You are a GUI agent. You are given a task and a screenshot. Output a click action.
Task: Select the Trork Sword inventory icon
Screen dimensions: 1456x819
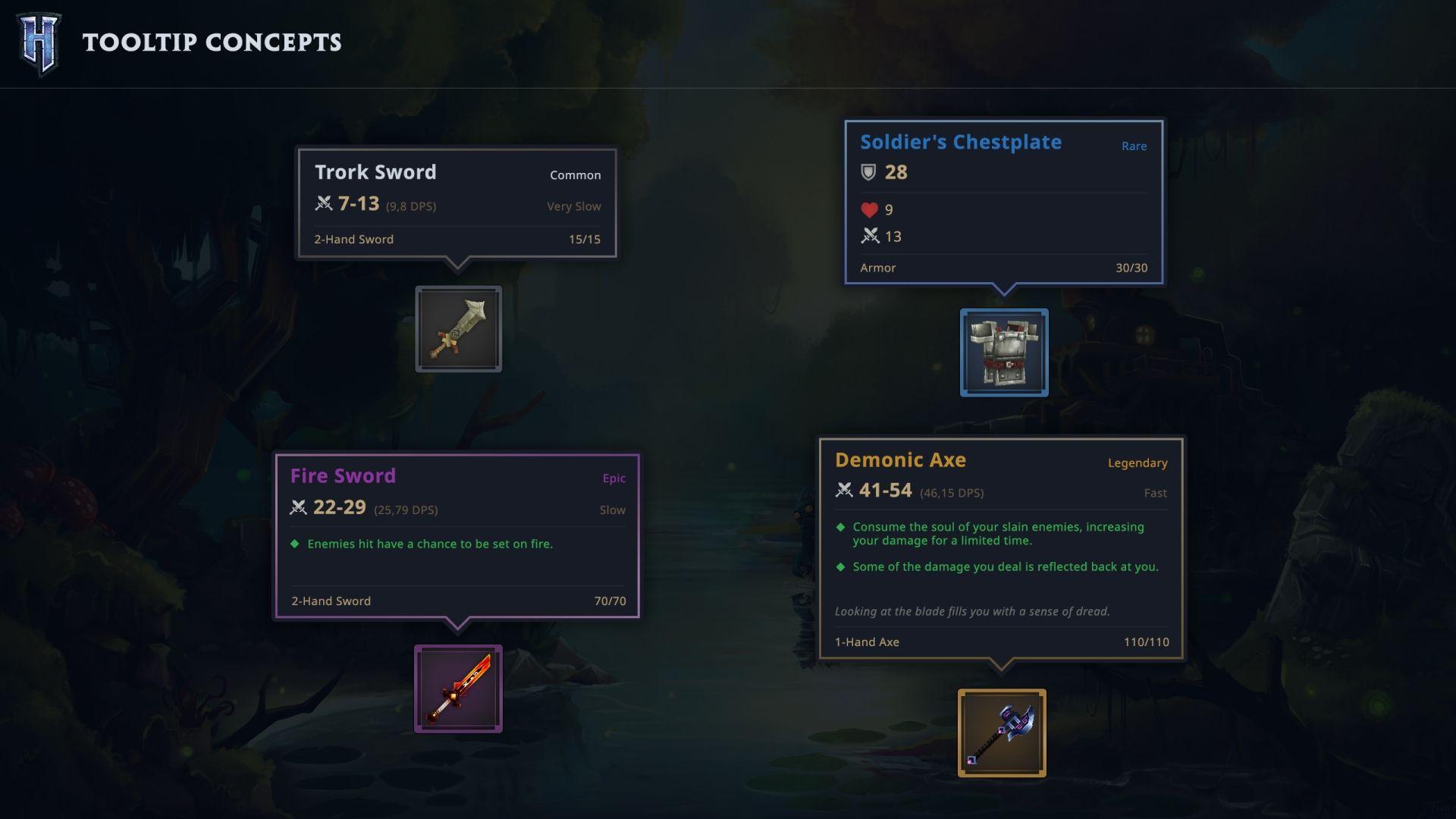pos(458,329)
